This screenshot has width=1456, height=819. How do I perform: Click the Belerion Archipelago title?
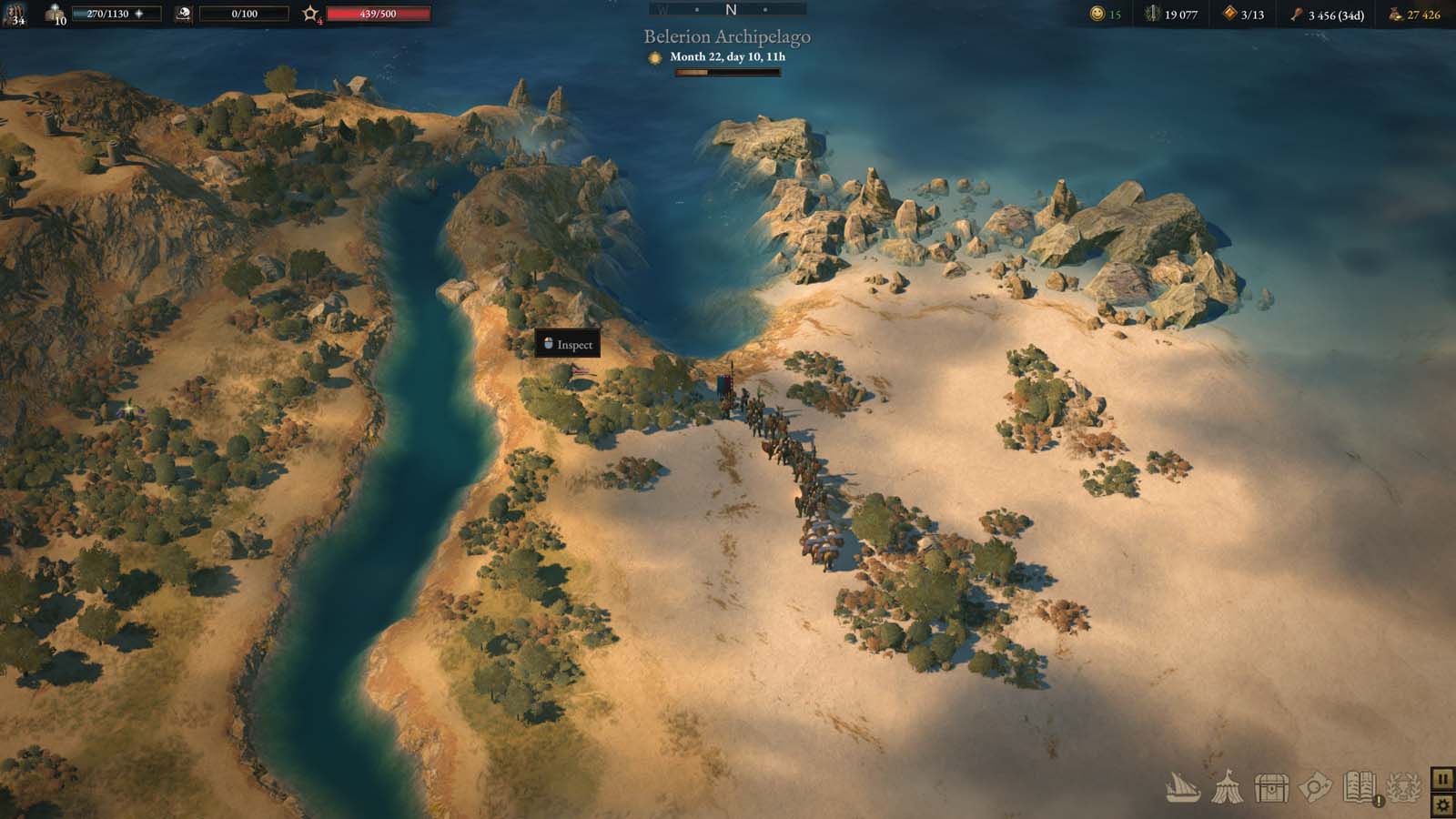point(727,37)
